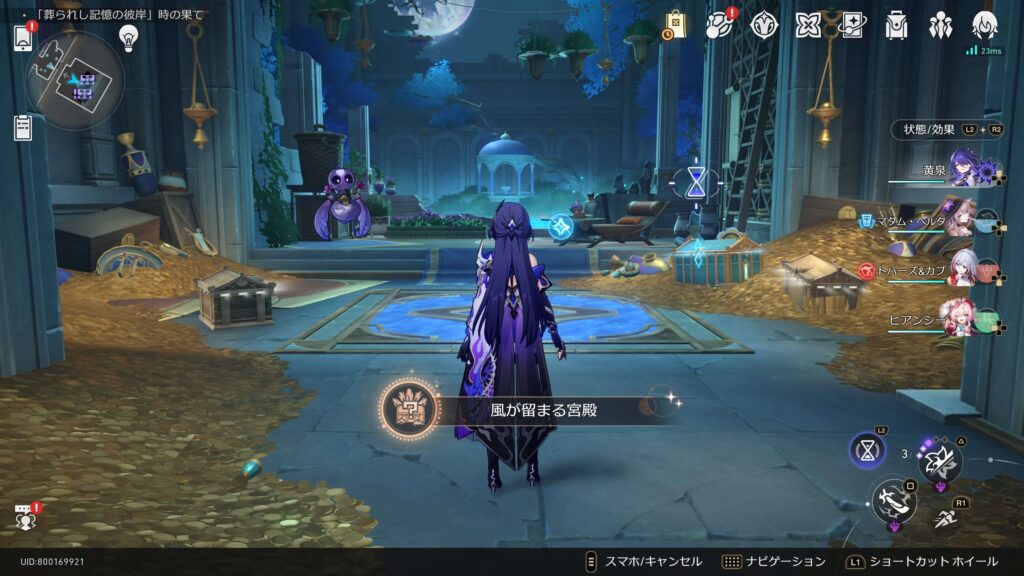This screenshot has height=576, width=1024.
Task: Open the circular minimap
Action: [75, 80]
